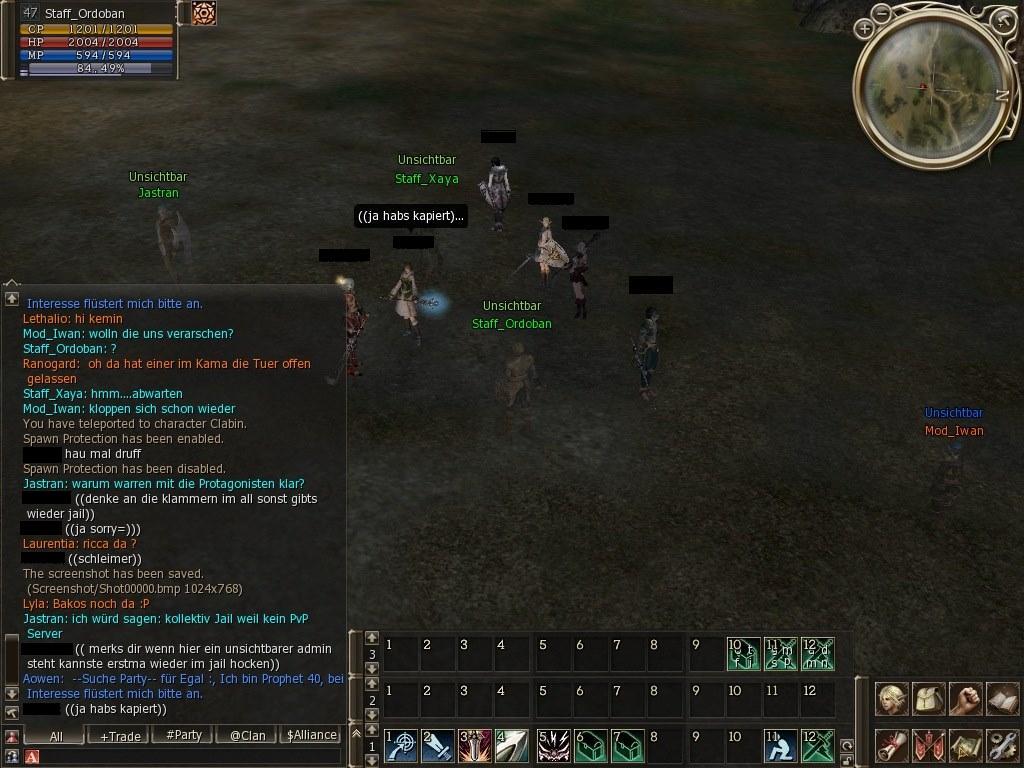The image size is (1024, 768).
Task: Use the sitting figure action in slot 11
Action: pyautogui.click(x=780, y=746)
